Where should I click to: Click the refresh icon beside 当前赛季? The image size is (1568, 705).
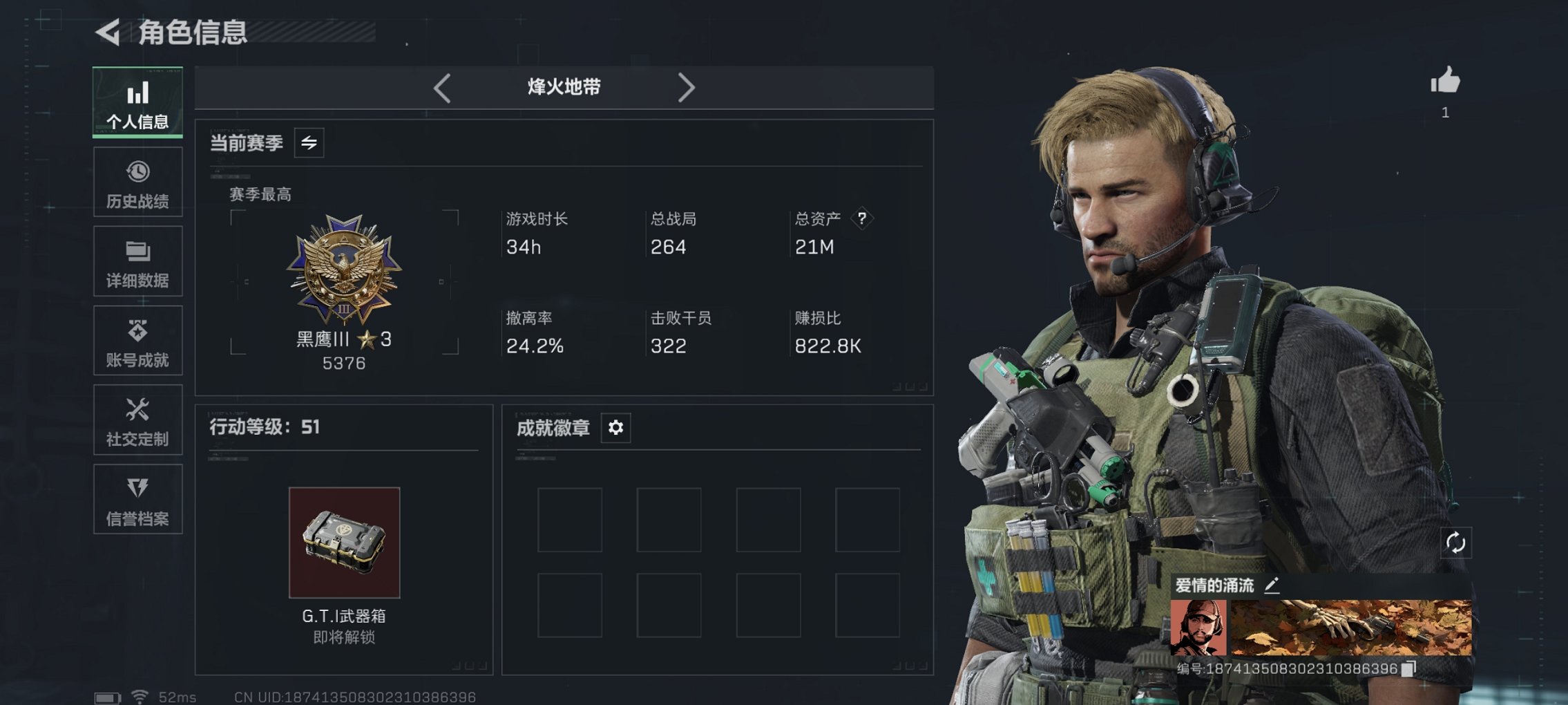[x=311, y=144]
